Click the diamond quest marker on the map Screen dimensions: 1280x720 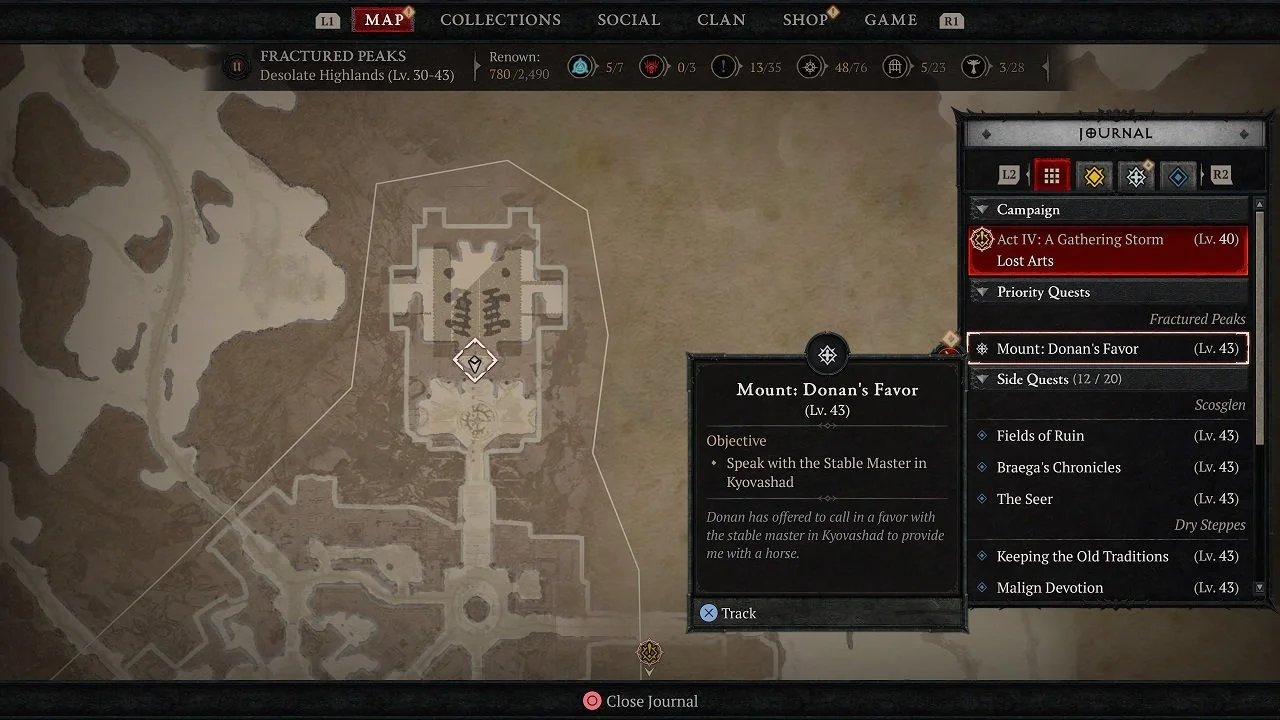475,360
